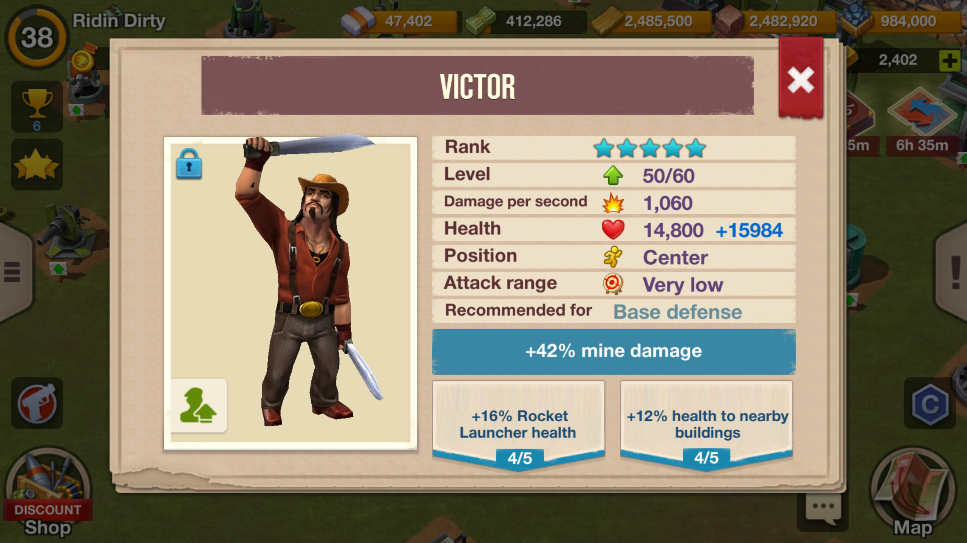
Task: Choose the +16% Rocket Launcher health perk
Action: 517,423
